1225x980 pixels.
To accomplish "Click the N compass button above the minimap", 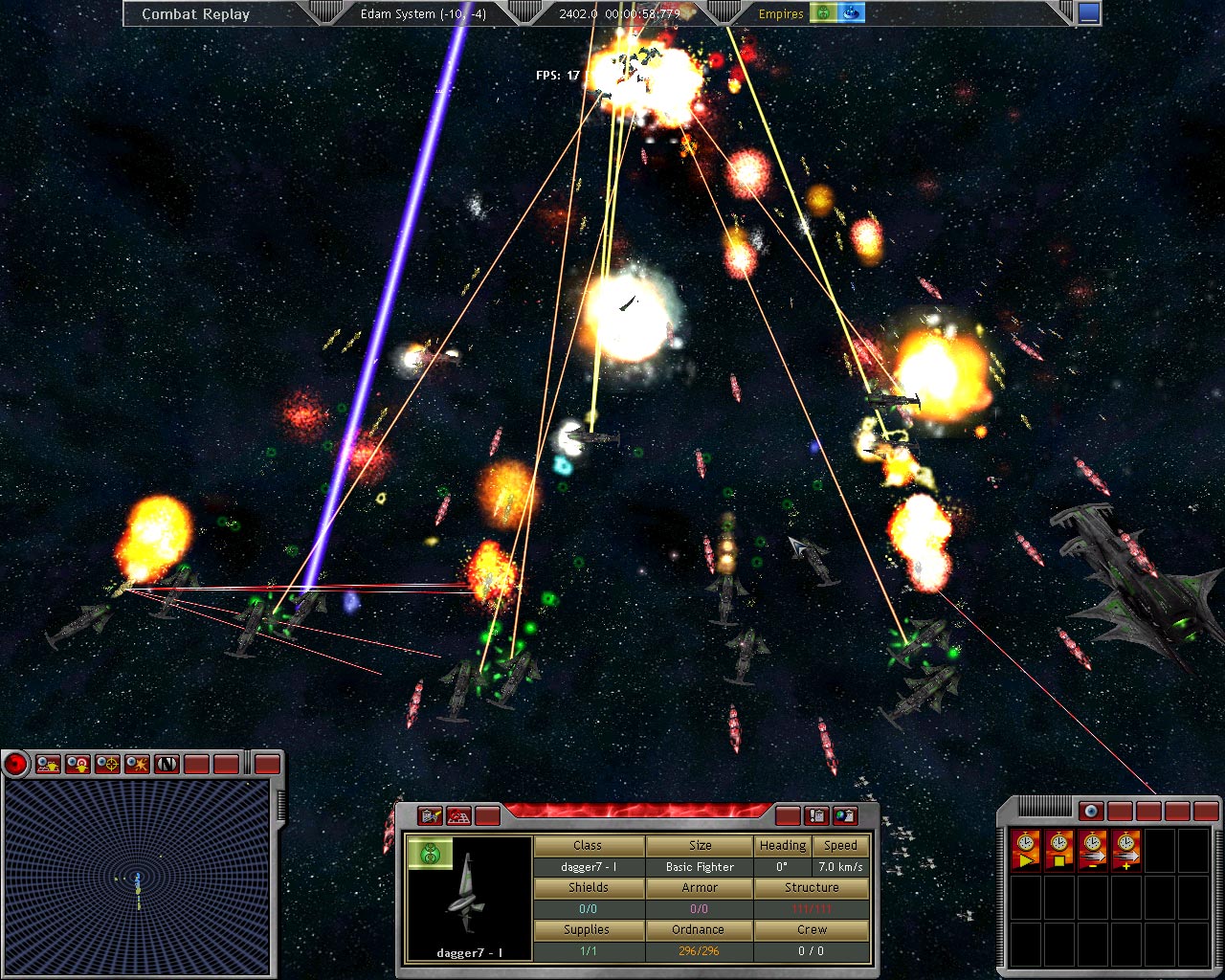I will point(167,764).
